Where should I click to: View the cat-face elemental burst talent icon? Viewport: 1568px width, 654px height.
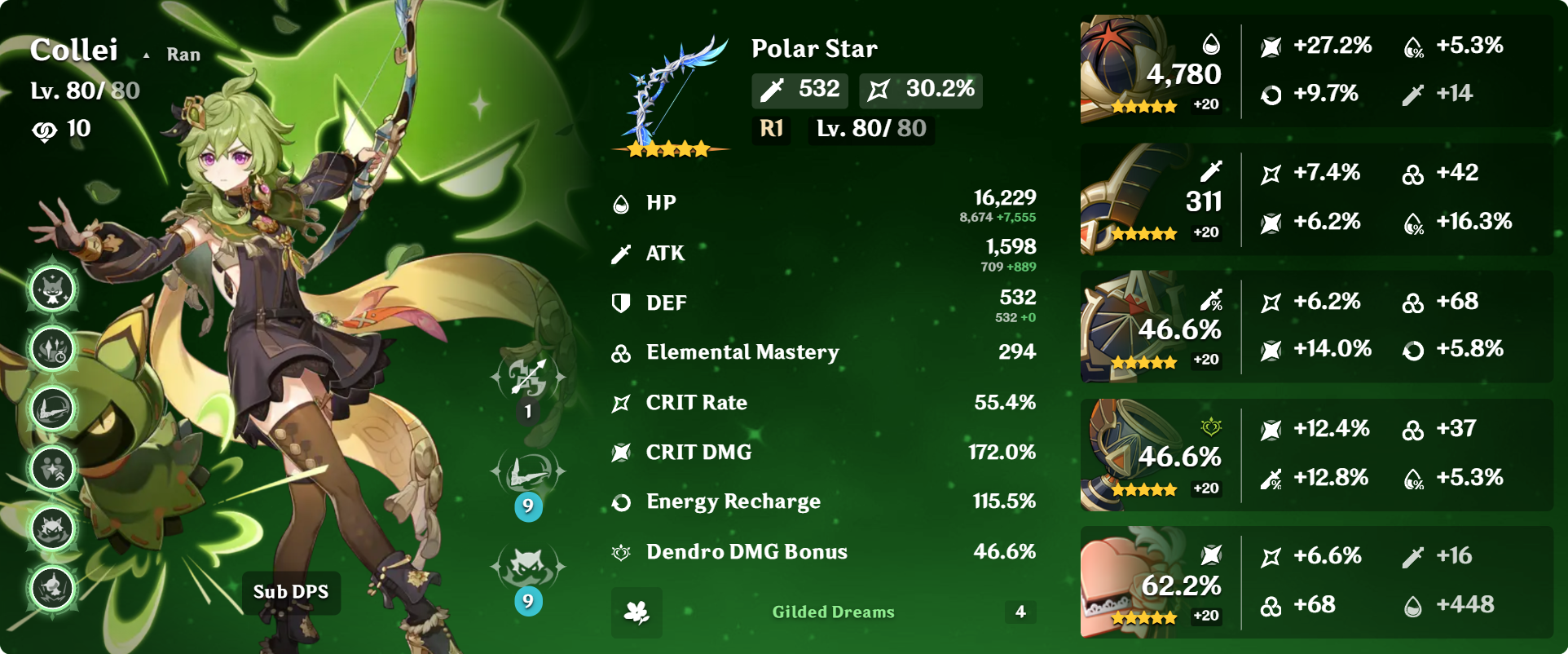pos(528,568)
